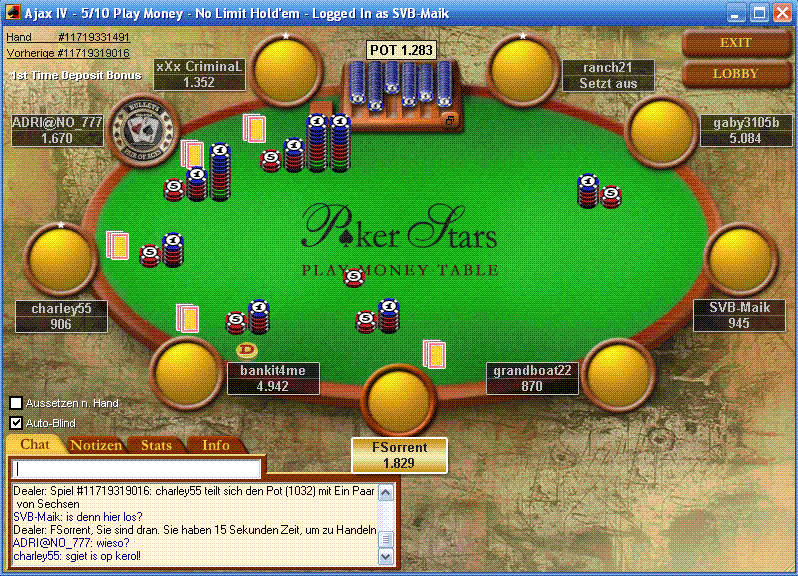Viewport: 798px width, 576px height.
Task: Select player FSorrent's name plate
Action: (x=399, y=455)
